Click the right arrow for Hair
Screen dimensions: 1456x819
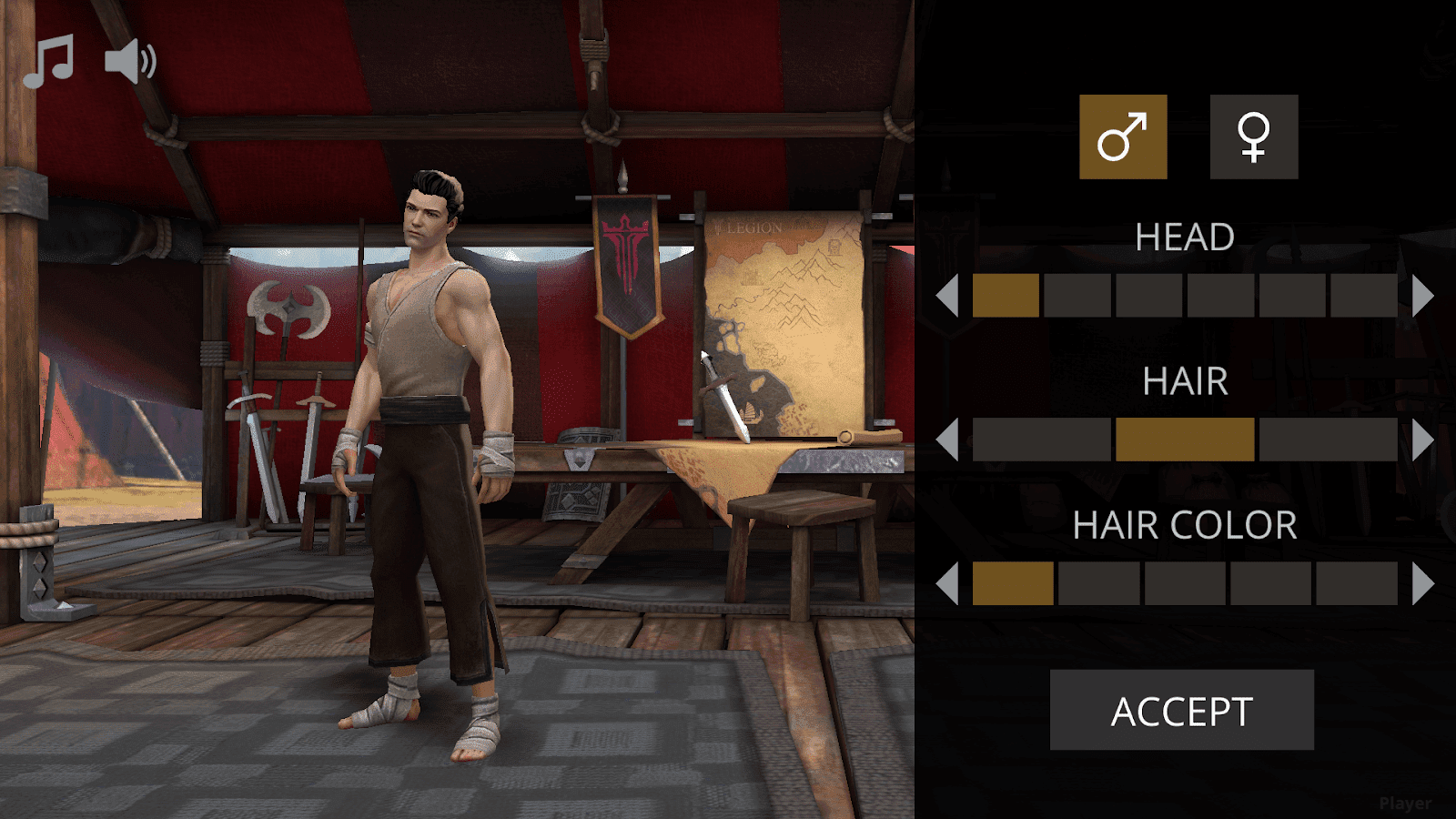[1422, 440]
